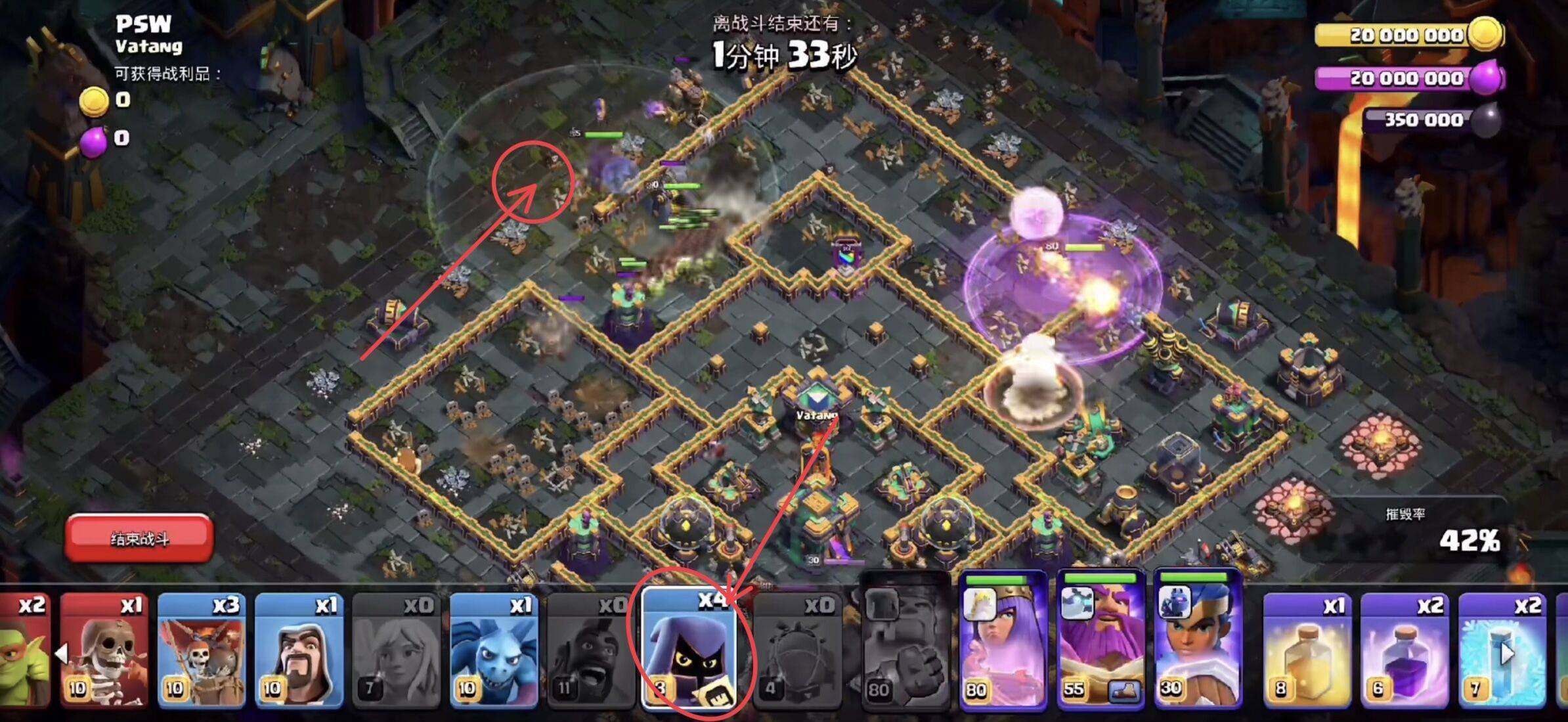
Task: Pick the blue Minion troop card
Action: click(494, 650)
